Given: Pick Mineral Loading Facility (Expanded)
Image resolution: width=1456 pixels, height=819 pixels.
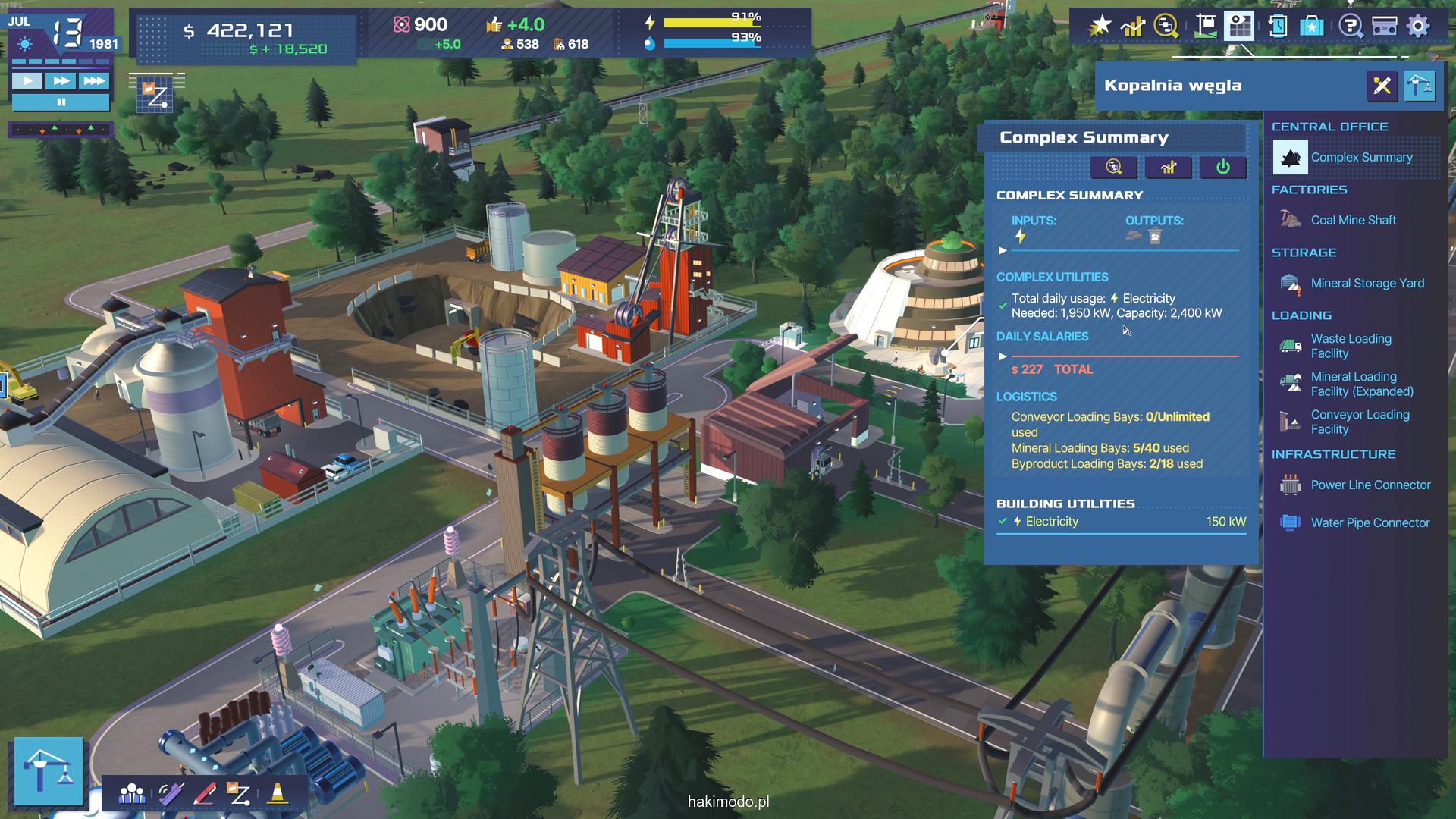Looking at the screenshot, I should pyautogui.click(x=1361, y=384).
